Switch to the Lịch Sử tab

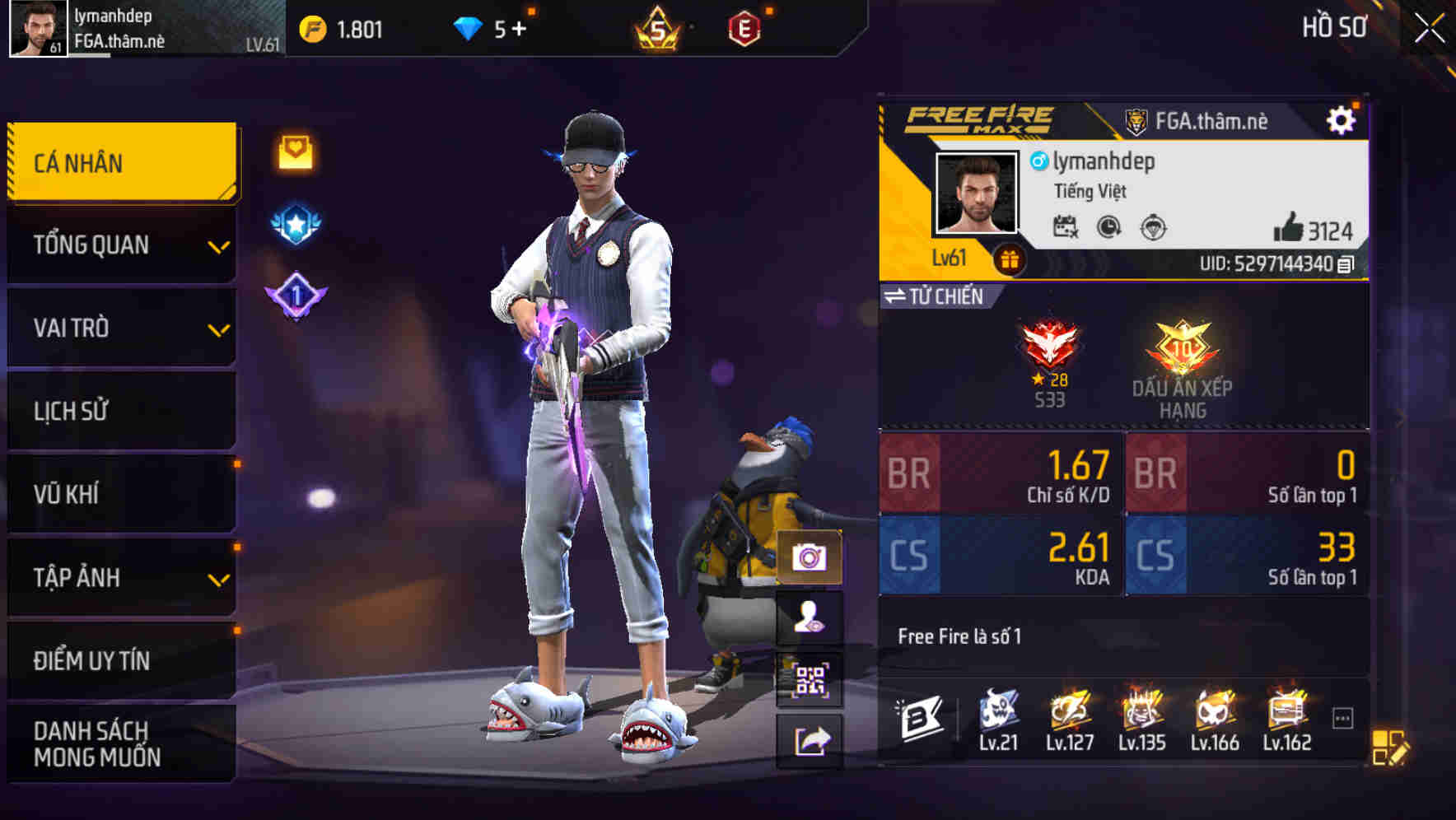120,411
